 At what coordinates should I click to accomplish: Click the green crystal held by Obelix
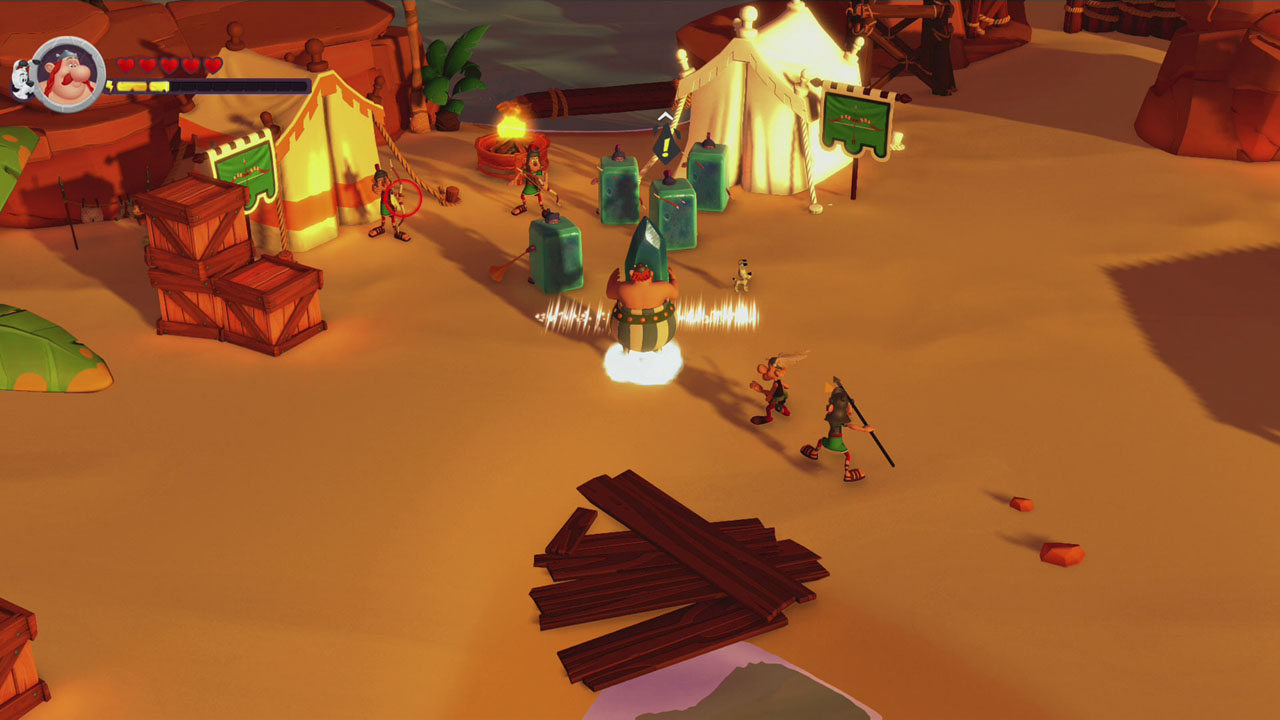click(646, 250)
